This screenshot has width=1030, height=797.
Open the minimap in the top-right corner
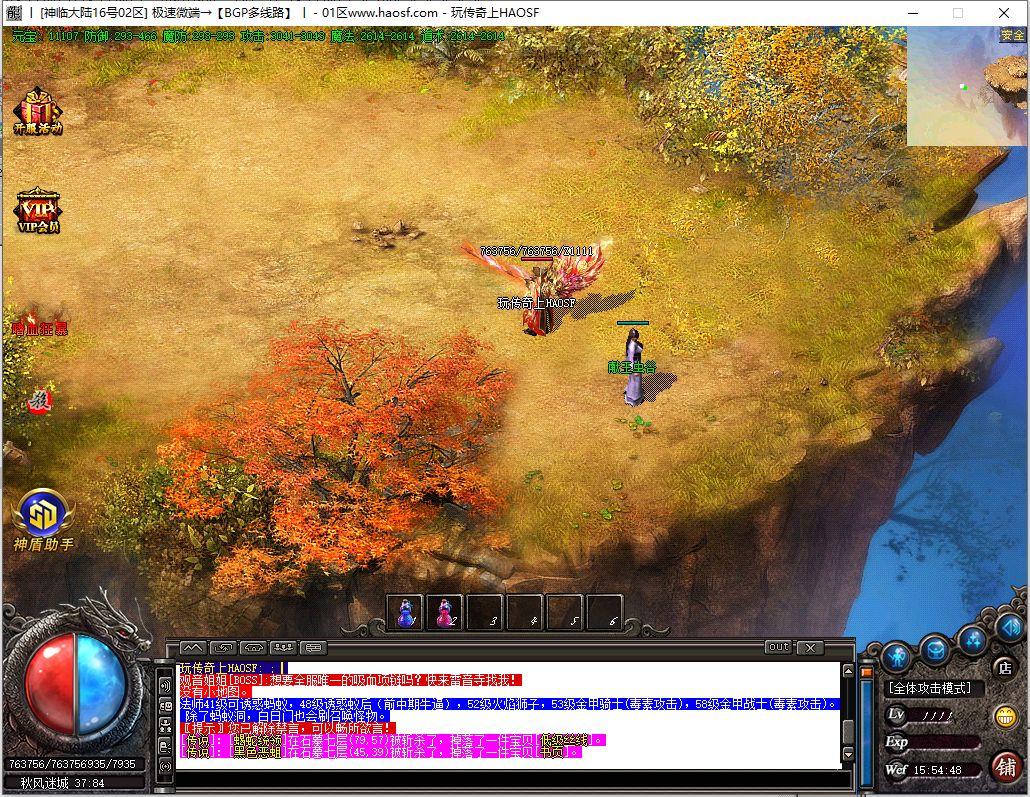966,87
